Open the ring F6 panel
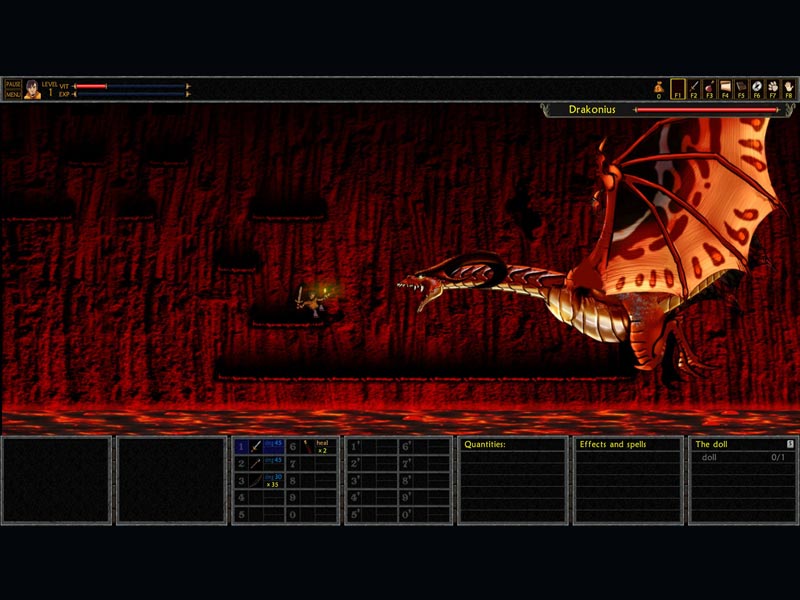The height and width of the screenshot is (600, 800). [757, 87]
